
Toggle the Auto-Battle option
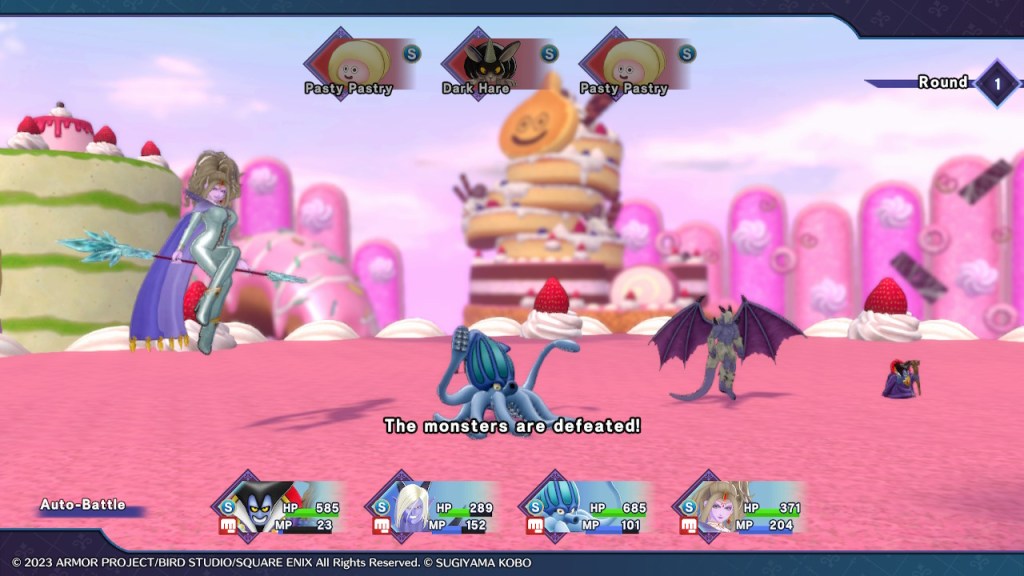coord(83,506)
